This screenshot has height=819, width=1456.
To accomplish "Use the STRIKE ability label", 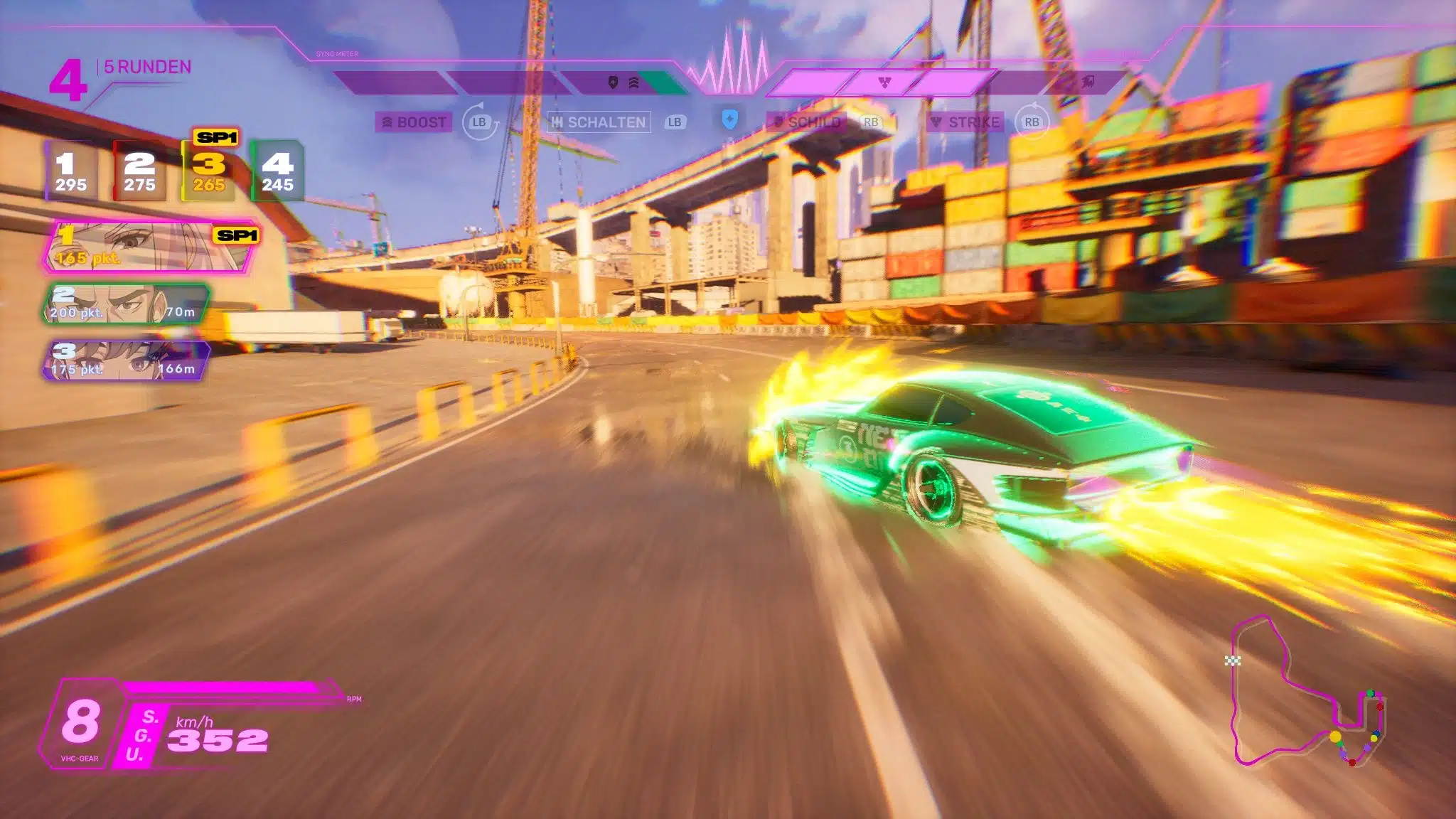I will click(966, 122).
